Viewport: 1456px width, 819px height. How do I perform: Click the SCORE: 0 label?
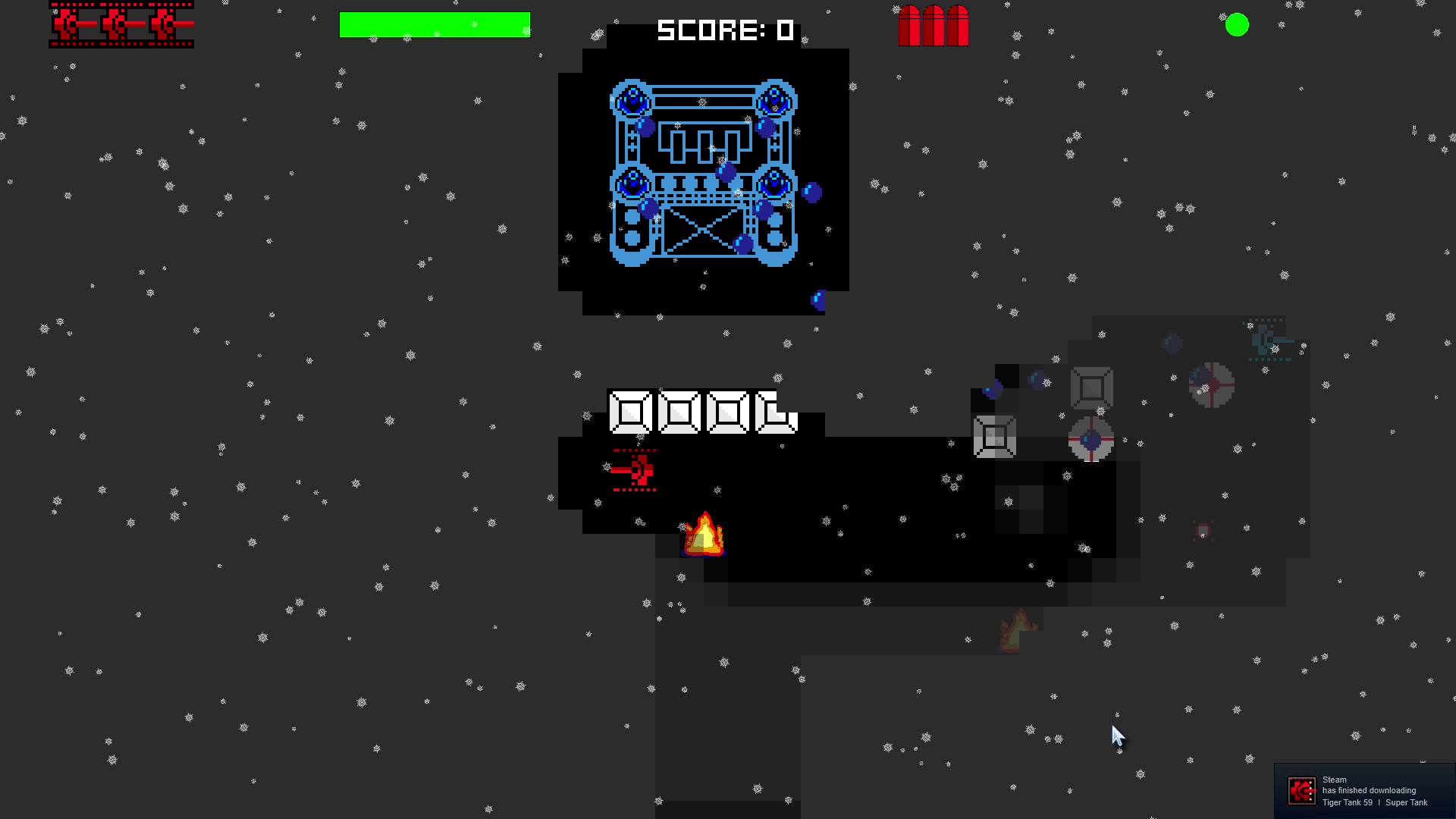724,30
